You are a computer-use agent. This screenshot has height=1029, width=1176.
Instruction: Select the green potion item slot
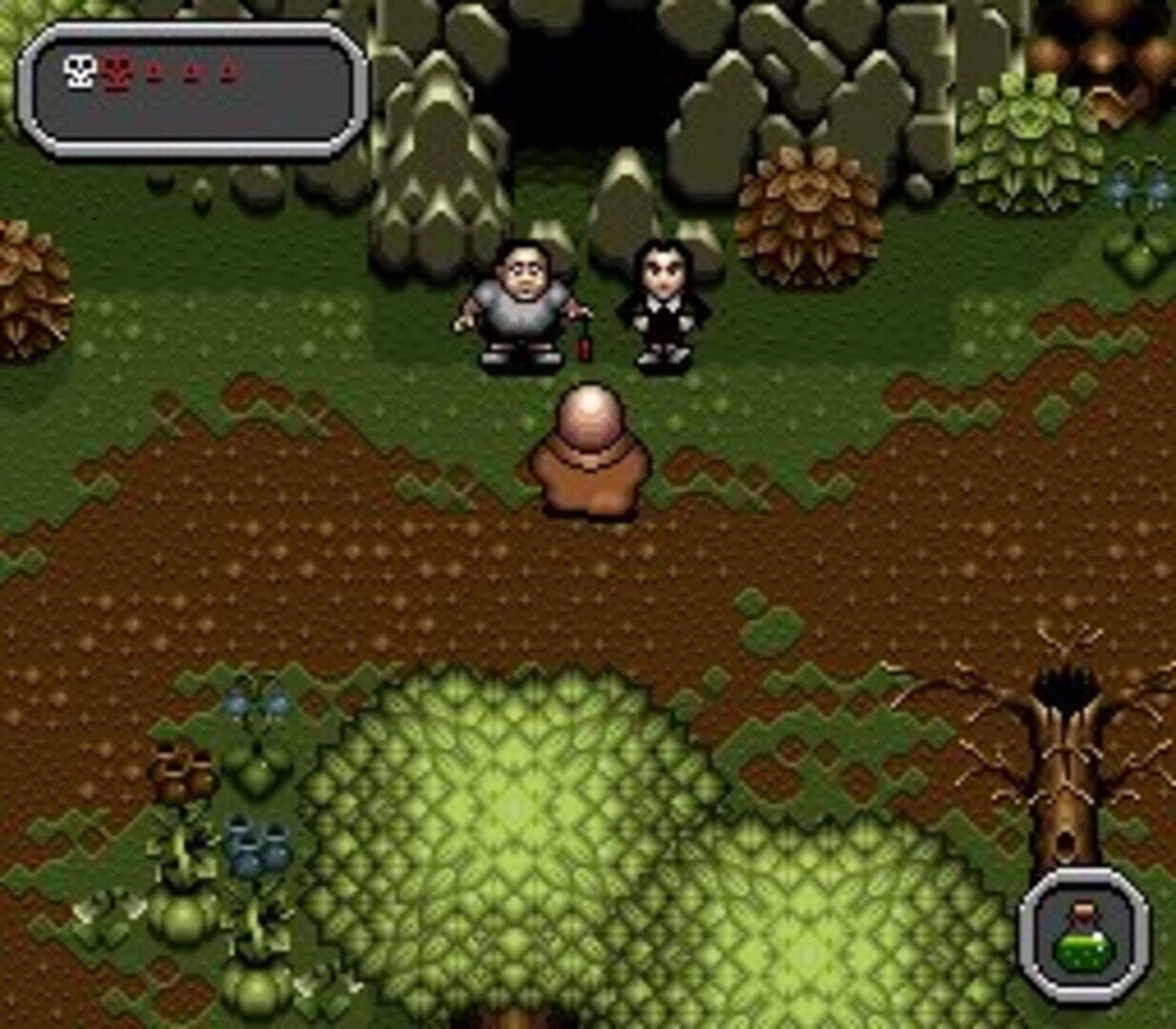pyautogui.click(x=1084, y=935)
